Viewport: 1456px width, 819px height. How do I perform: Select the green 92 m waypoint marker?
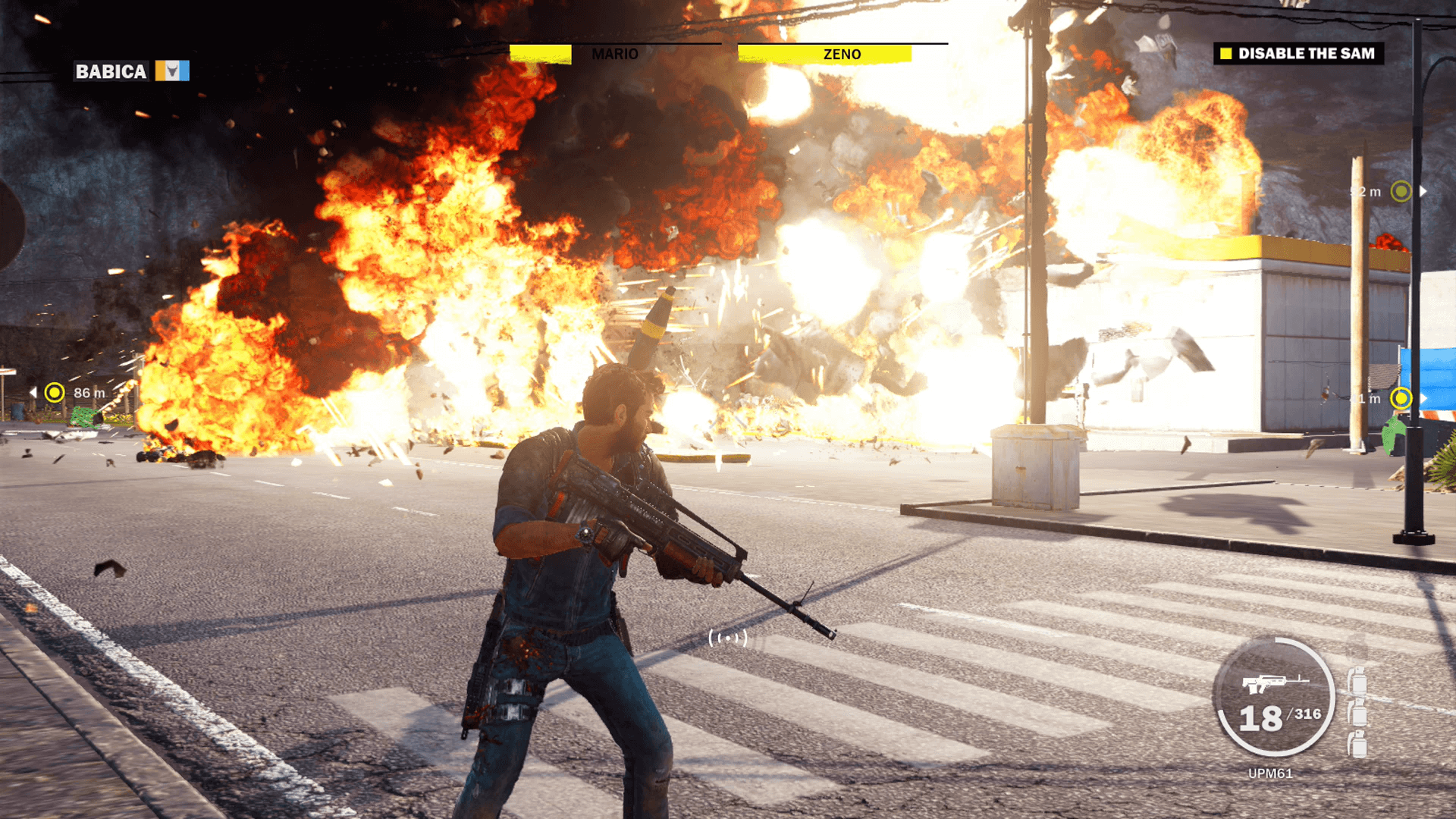coord(1401,192)
